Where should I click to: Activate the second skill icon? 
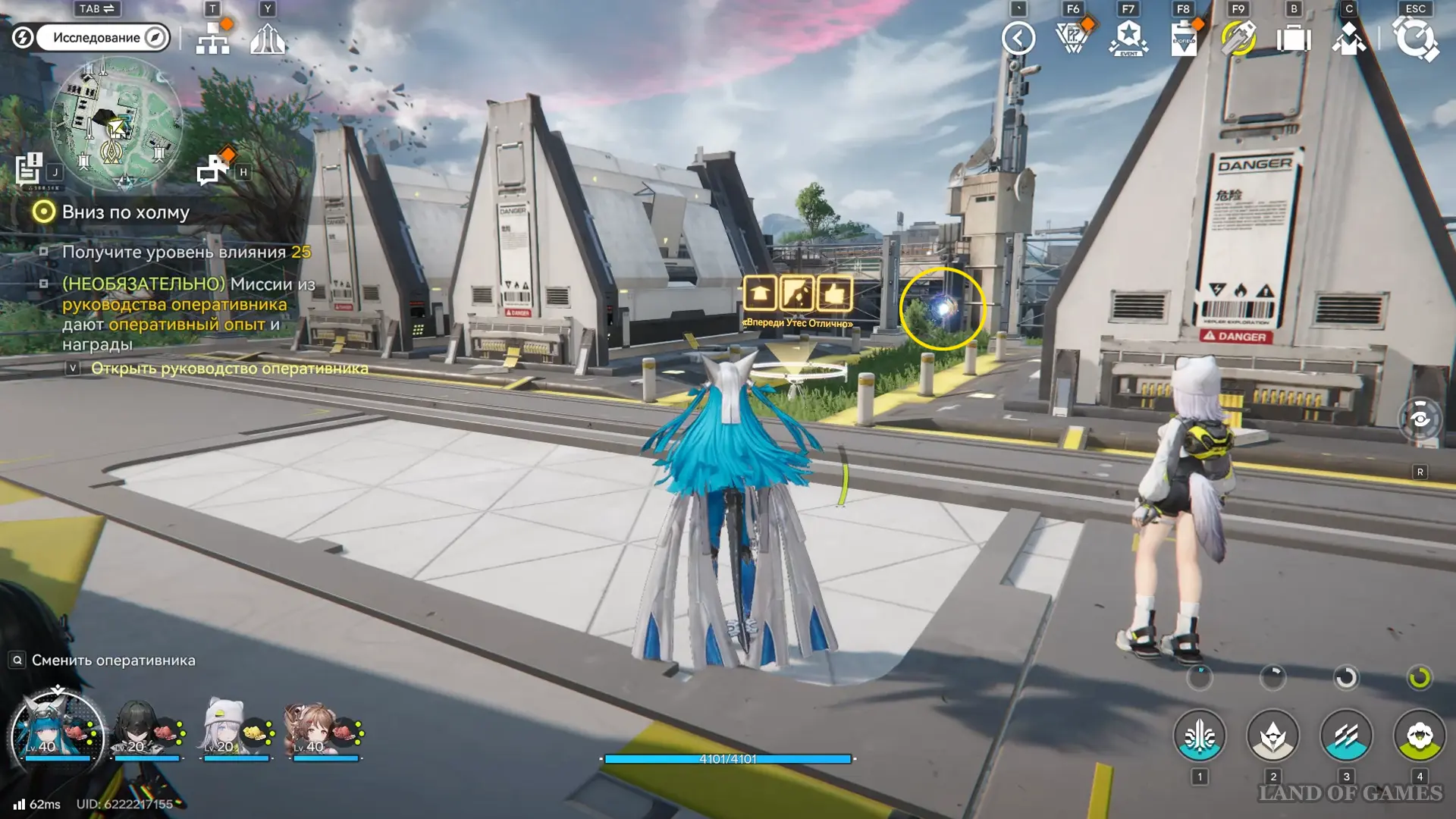(x=1272, y=736)
